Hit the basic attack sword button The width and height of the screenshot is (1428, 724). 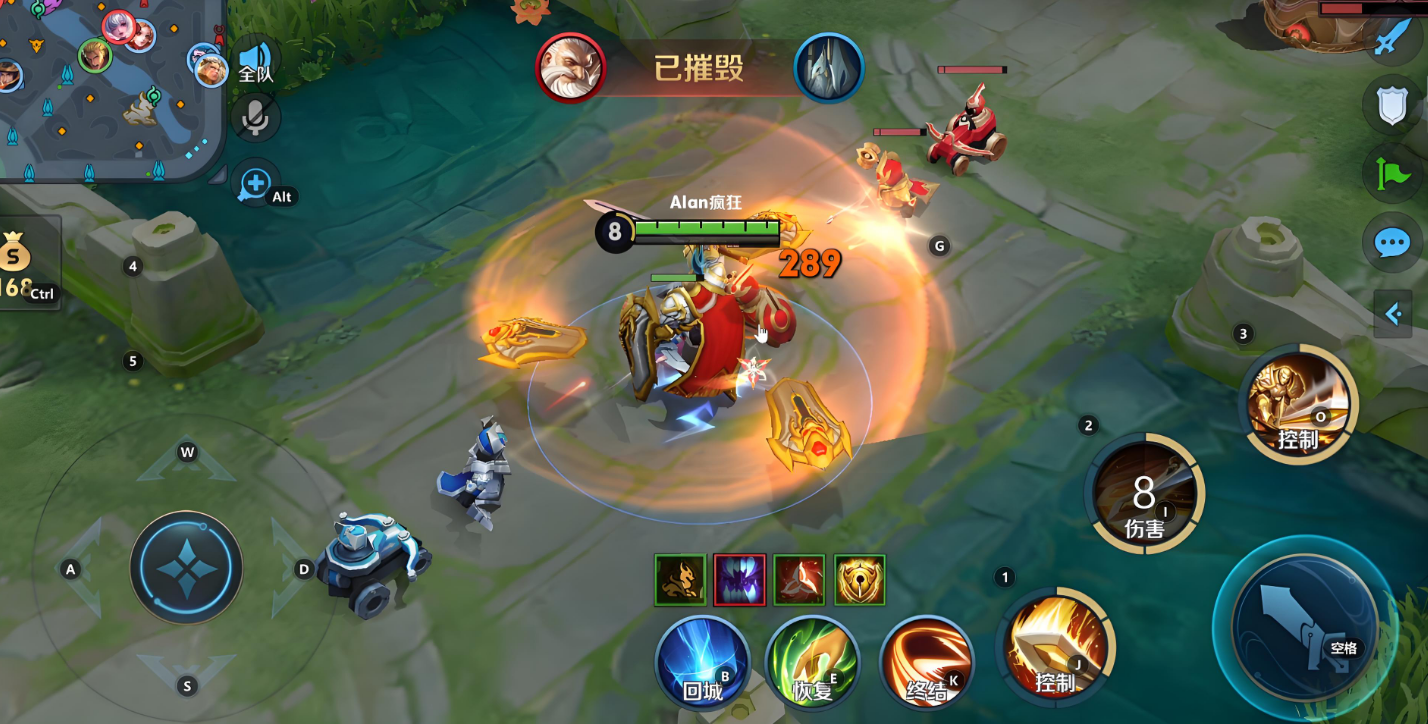click(x=1303, y=626)
